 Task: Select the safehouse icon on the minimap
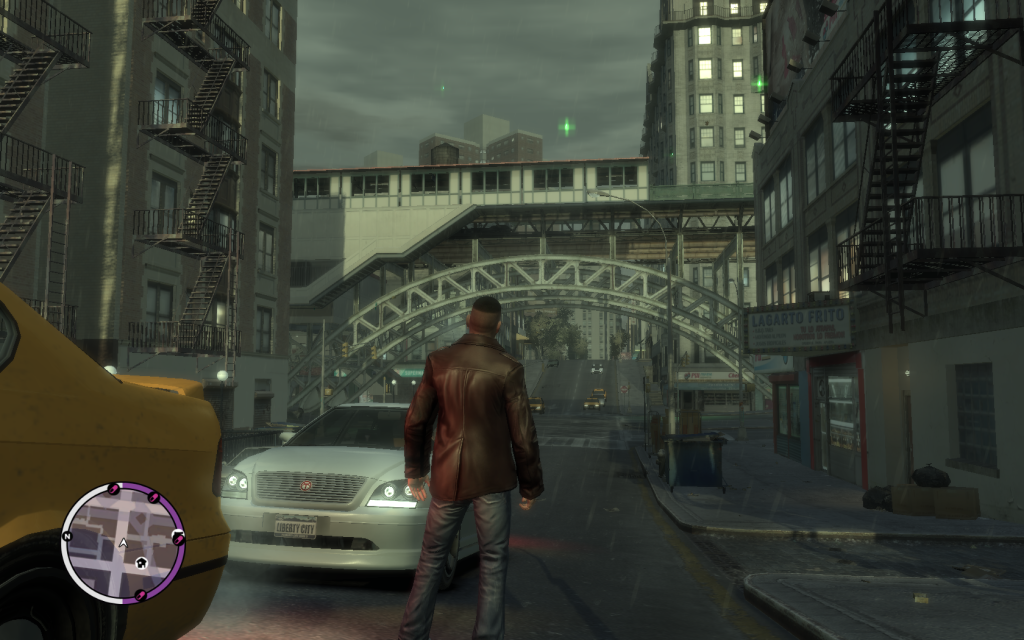point(142,563)
